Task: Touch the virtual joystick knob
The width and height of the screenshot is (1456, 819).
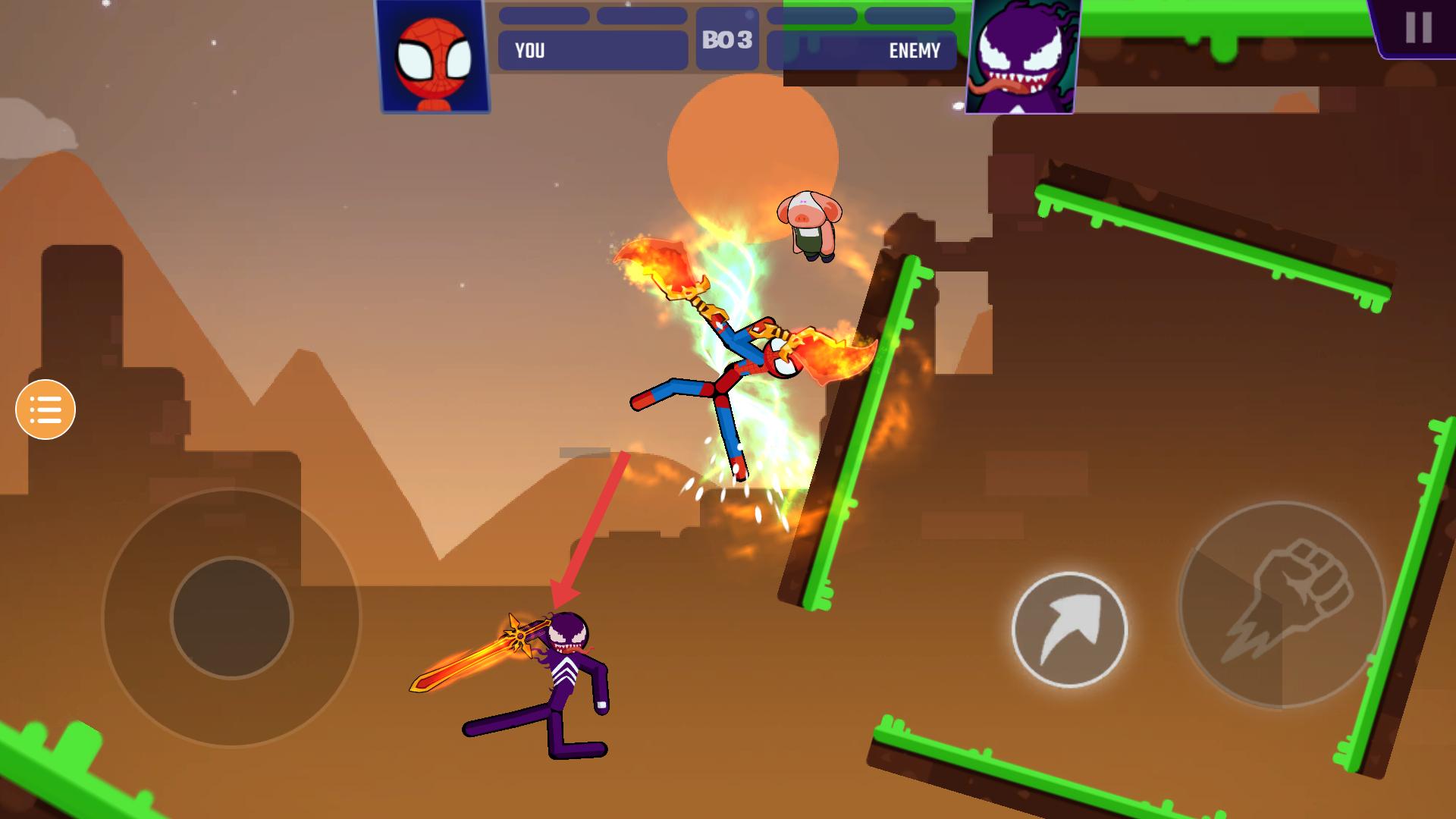Action: (231, 617)
